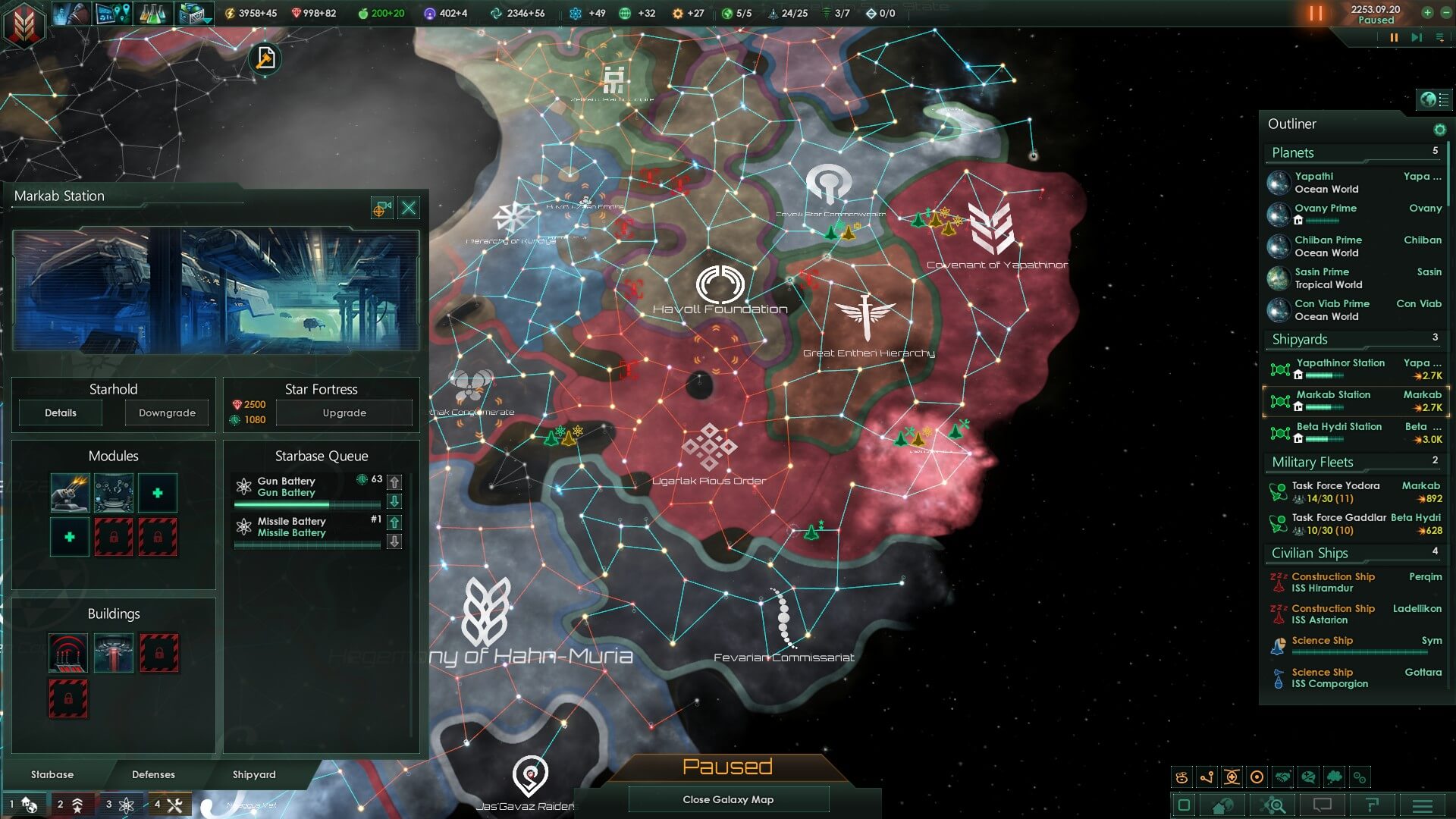Image resolution: width=1456 pixels, height=819 pixels.
Task: Close the Markab Station panel
Action: tap(409, 208)
